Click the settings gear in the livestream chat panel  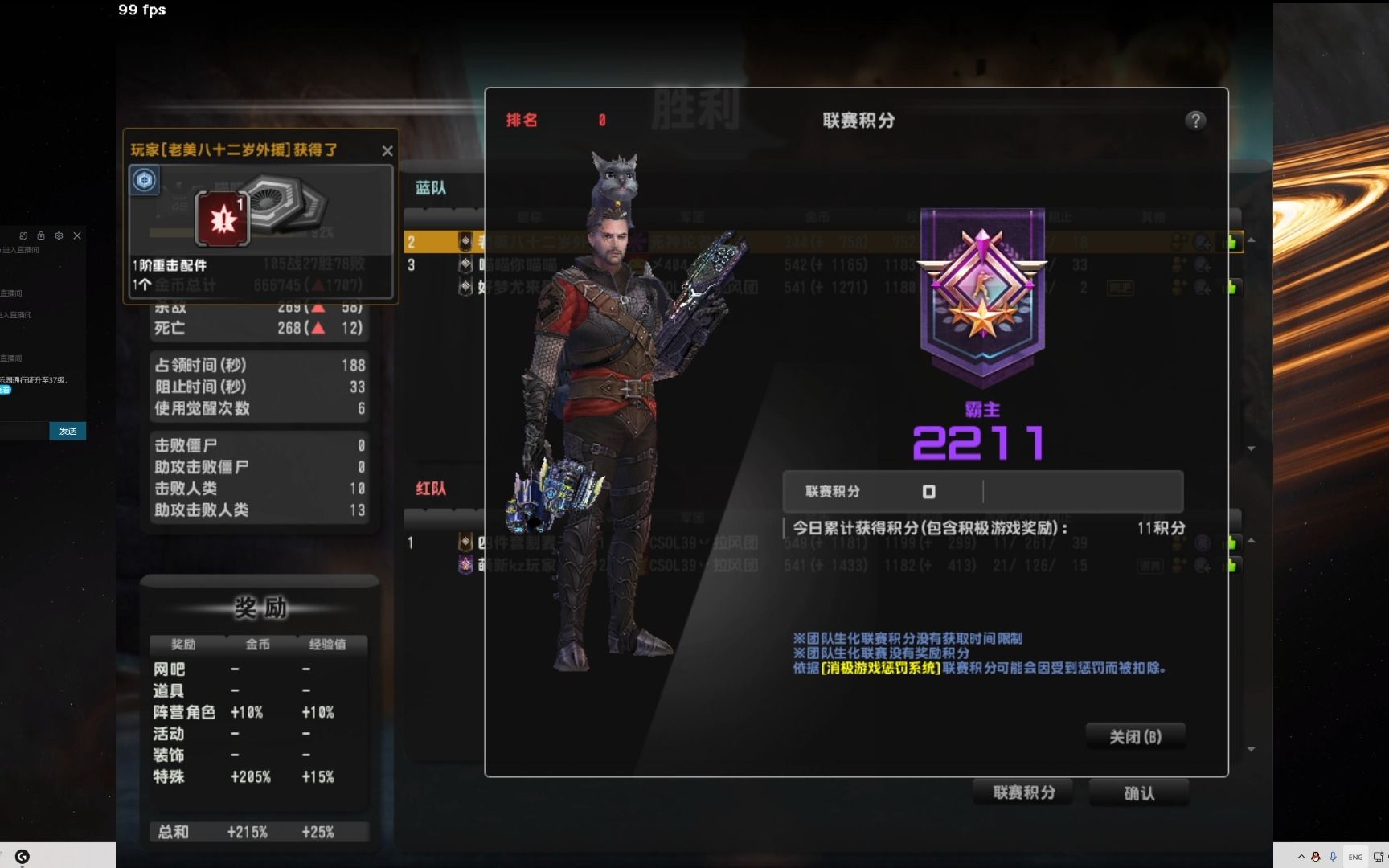point(59,235)
